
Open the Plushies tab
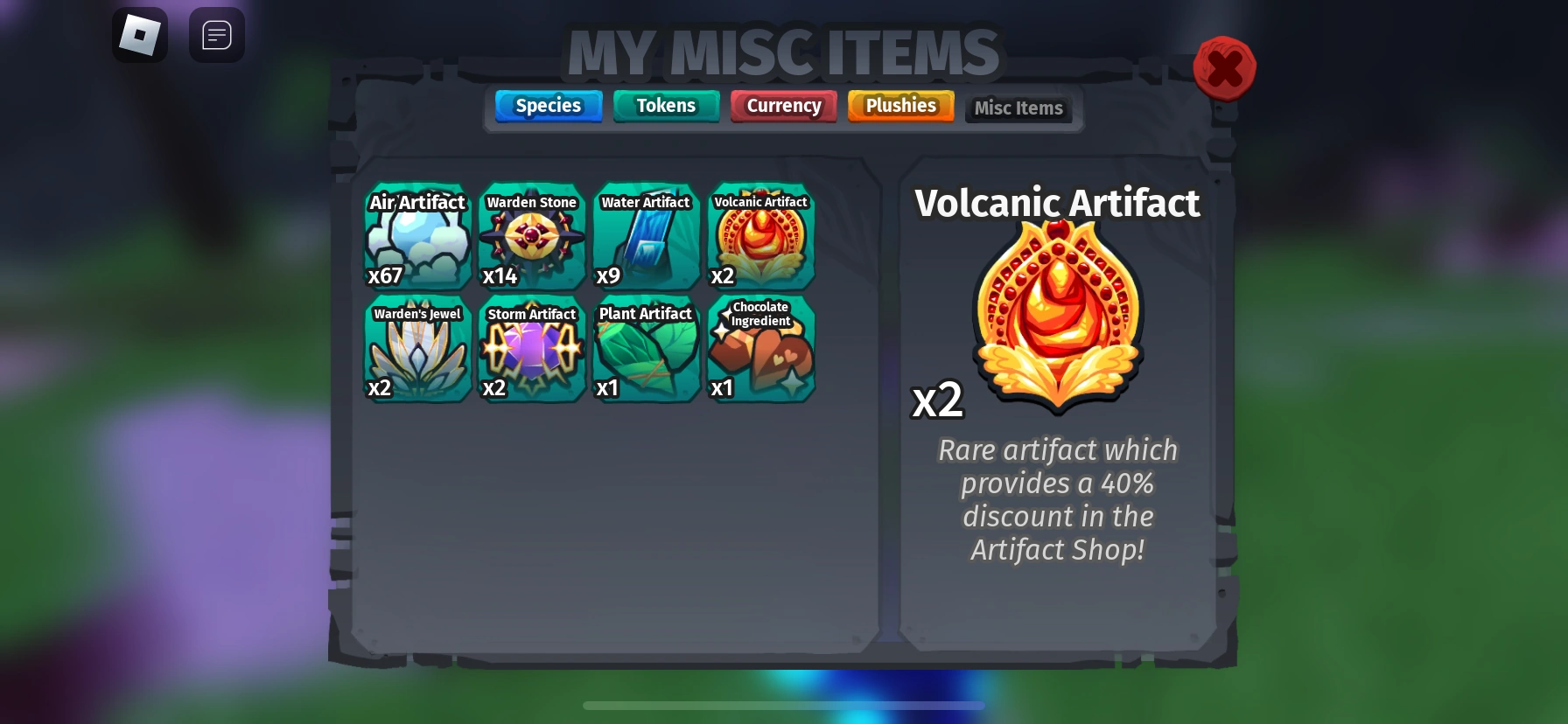pos(900,105)
